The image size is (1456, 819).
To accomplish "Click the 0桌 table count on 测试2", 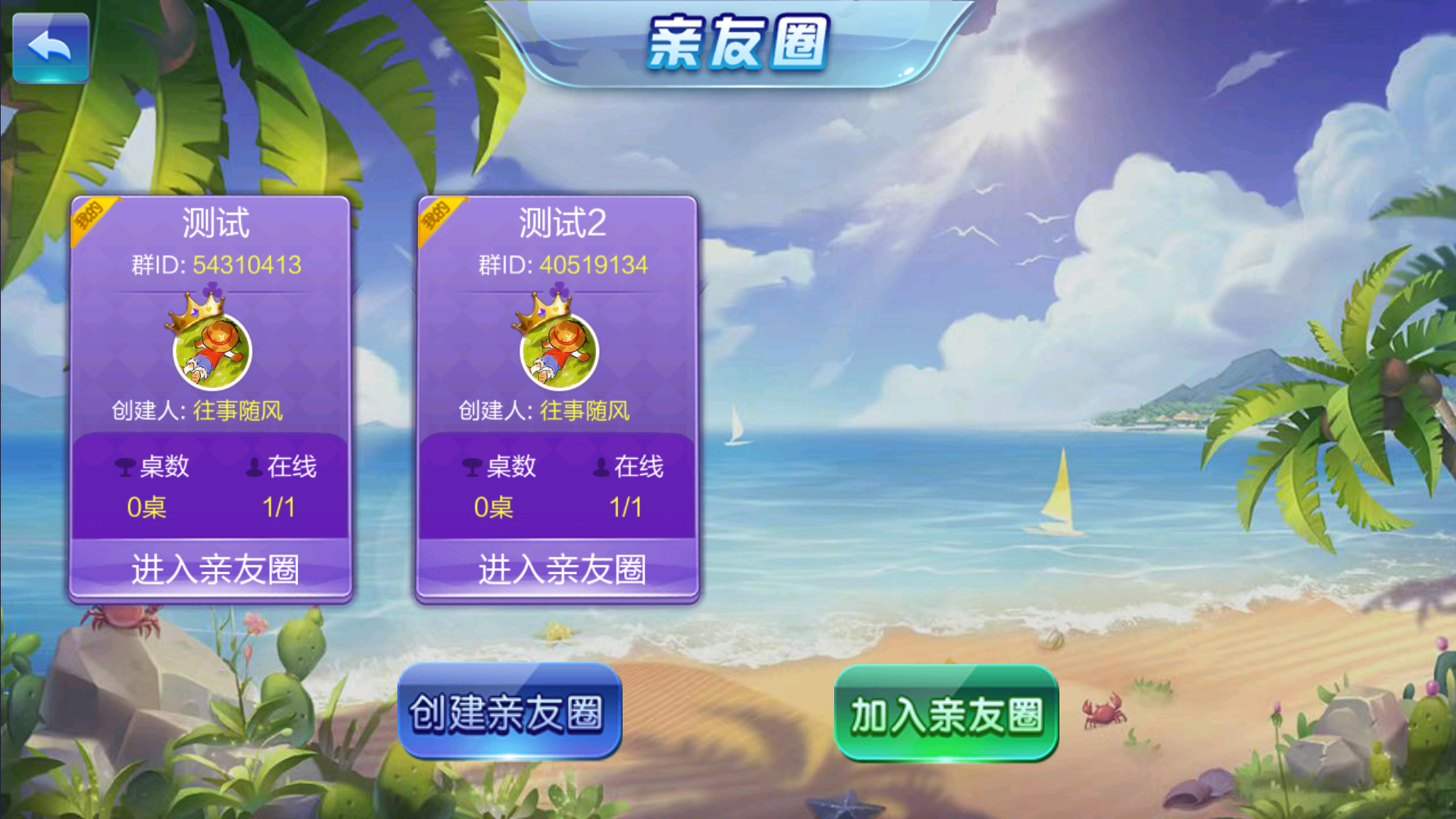I will 493,507.
